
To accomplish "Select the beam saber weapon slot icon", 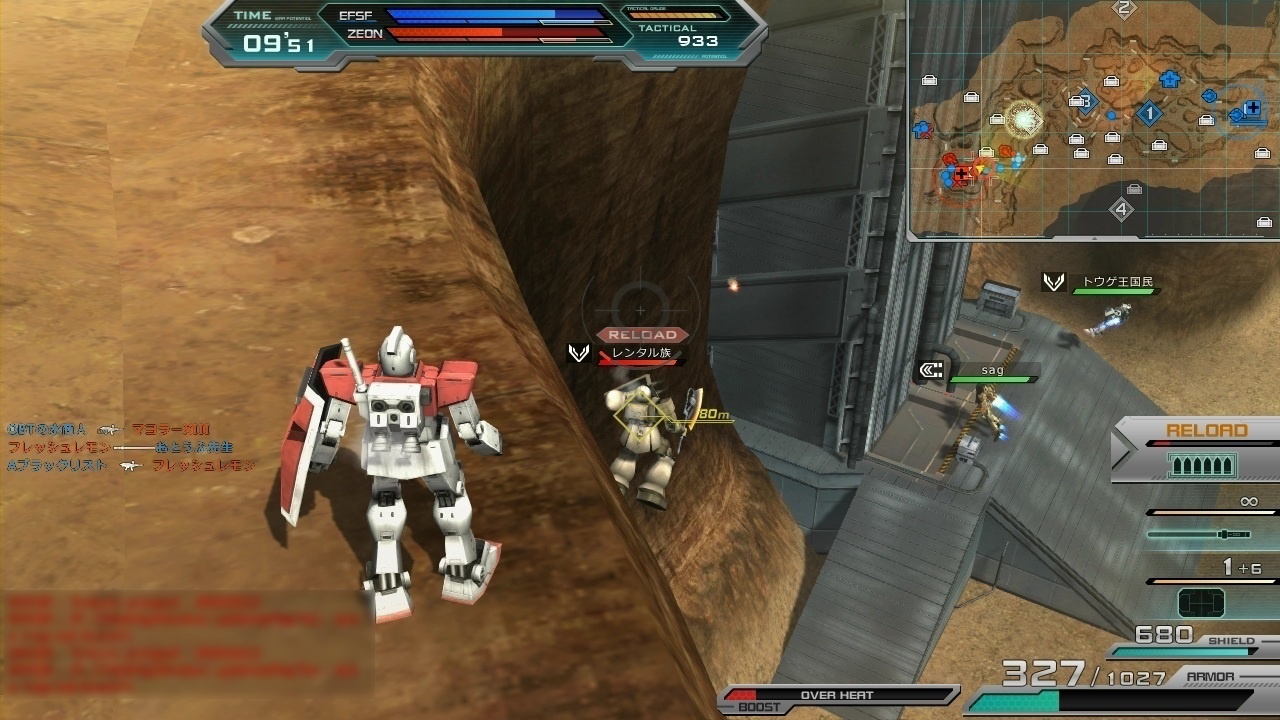I will (1199, 534).
